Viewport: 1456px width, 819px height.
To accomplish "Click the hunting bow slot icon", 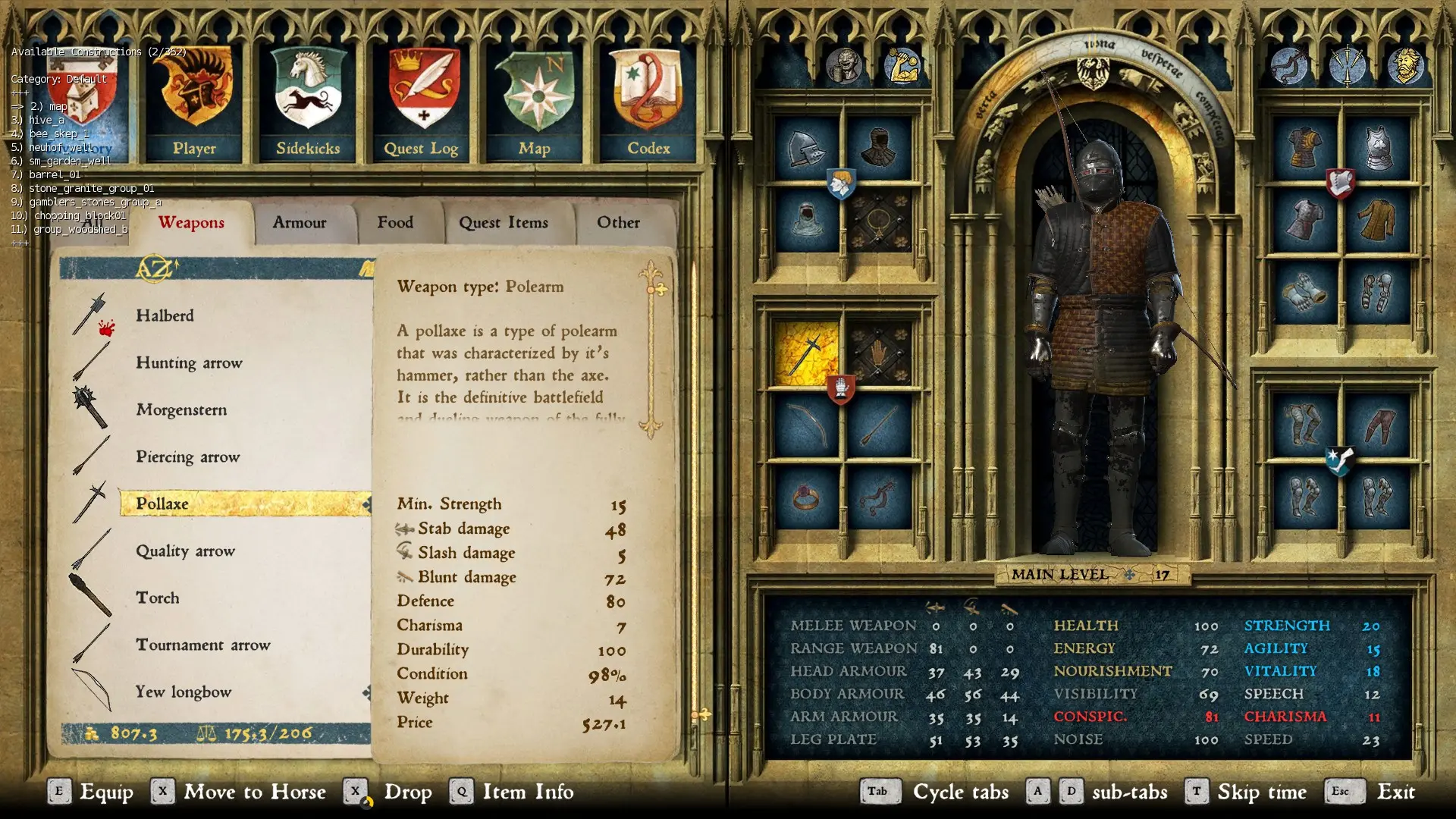I will point(805,425).
